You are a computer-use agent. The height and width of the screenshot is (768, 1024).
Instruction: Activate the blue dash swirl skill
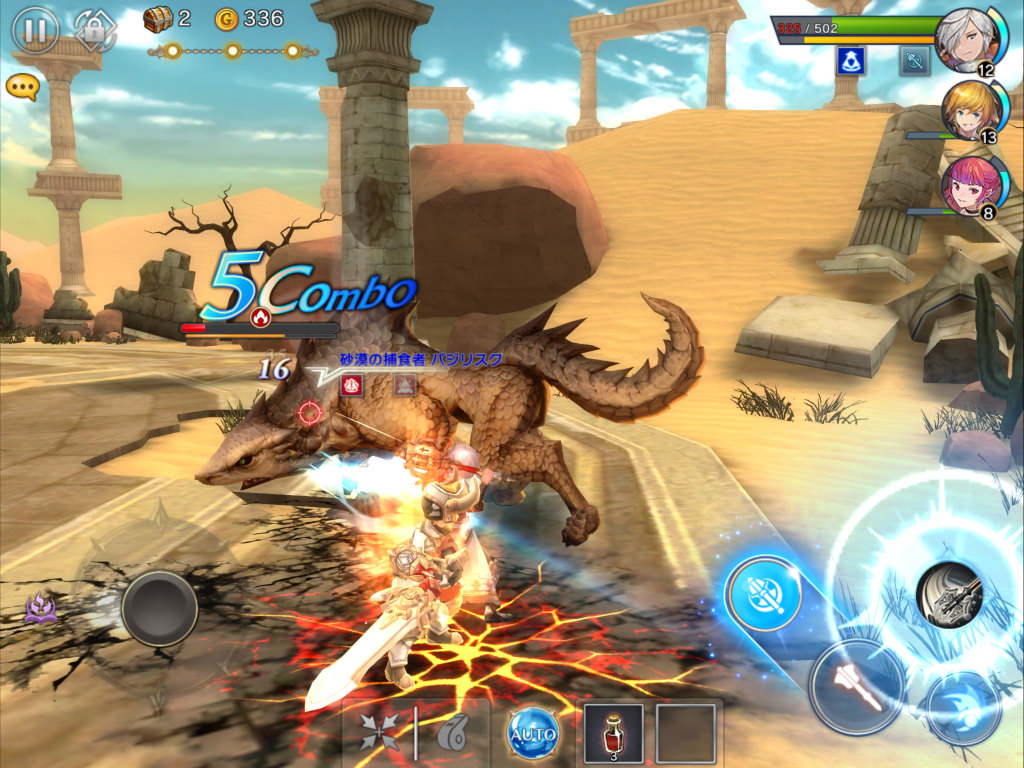962,707
